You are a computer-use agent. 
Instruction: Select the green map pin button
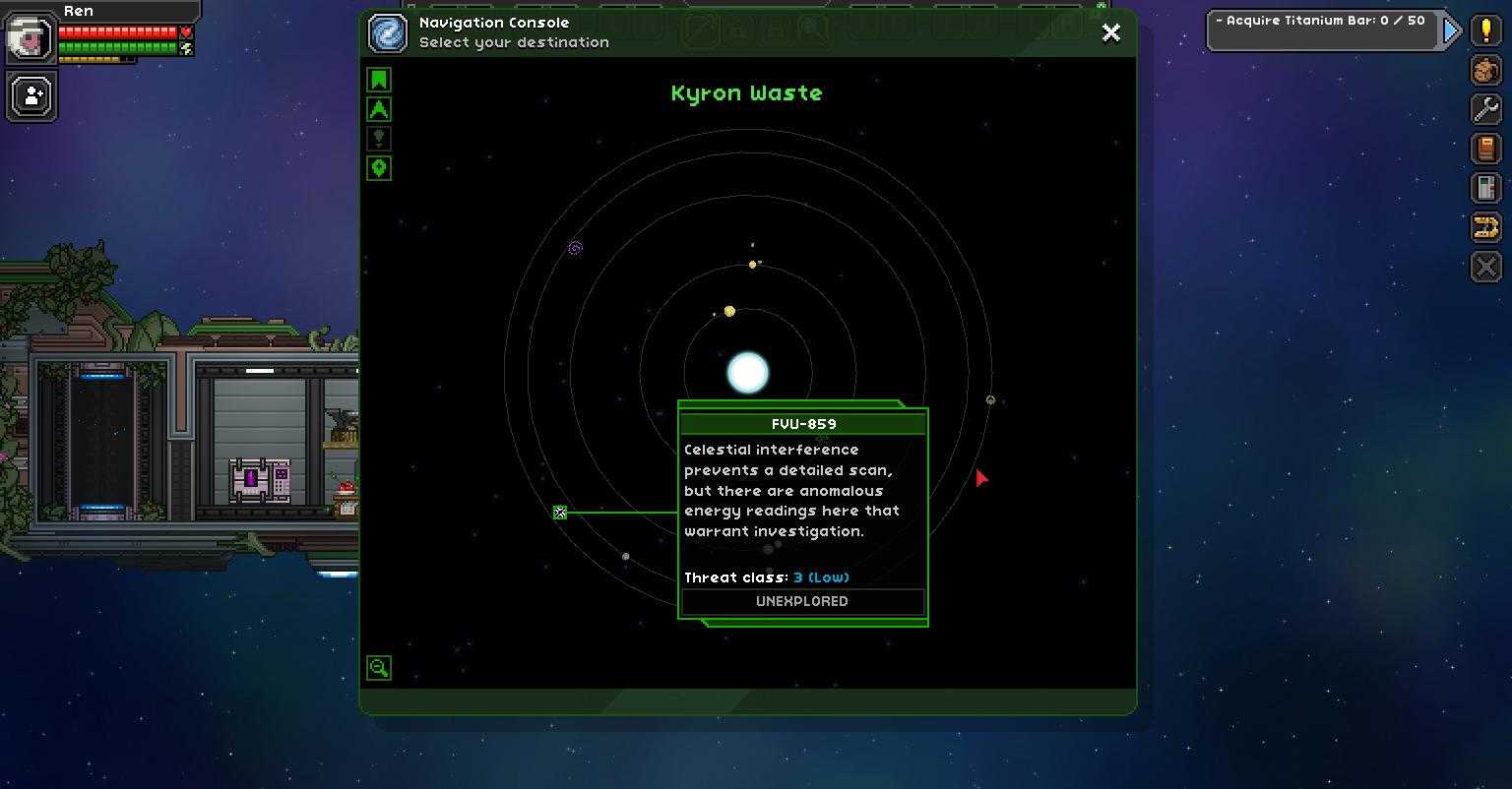(379, 168)
